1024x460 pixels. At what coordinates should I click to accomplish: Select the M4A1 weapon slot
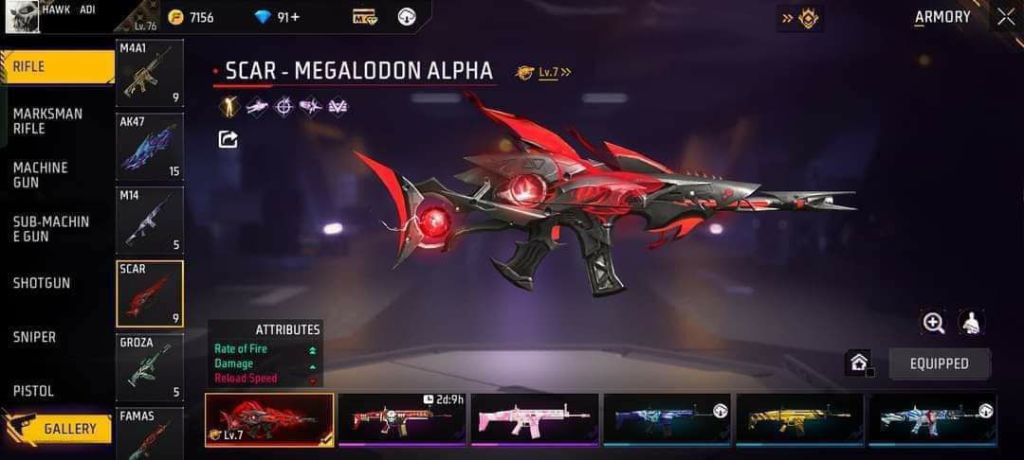[150, 75]
